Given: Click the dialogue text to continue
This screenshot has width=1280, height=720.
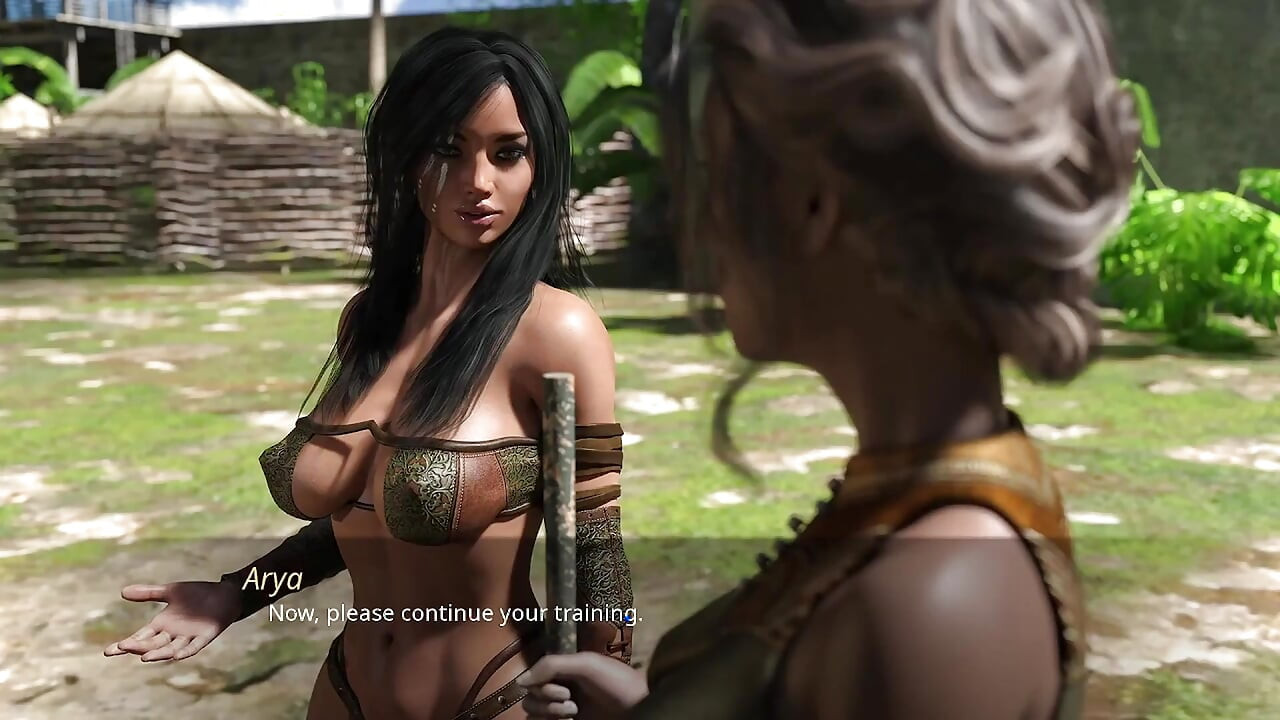Looking at the screenshot, I should tap(450, 615).
